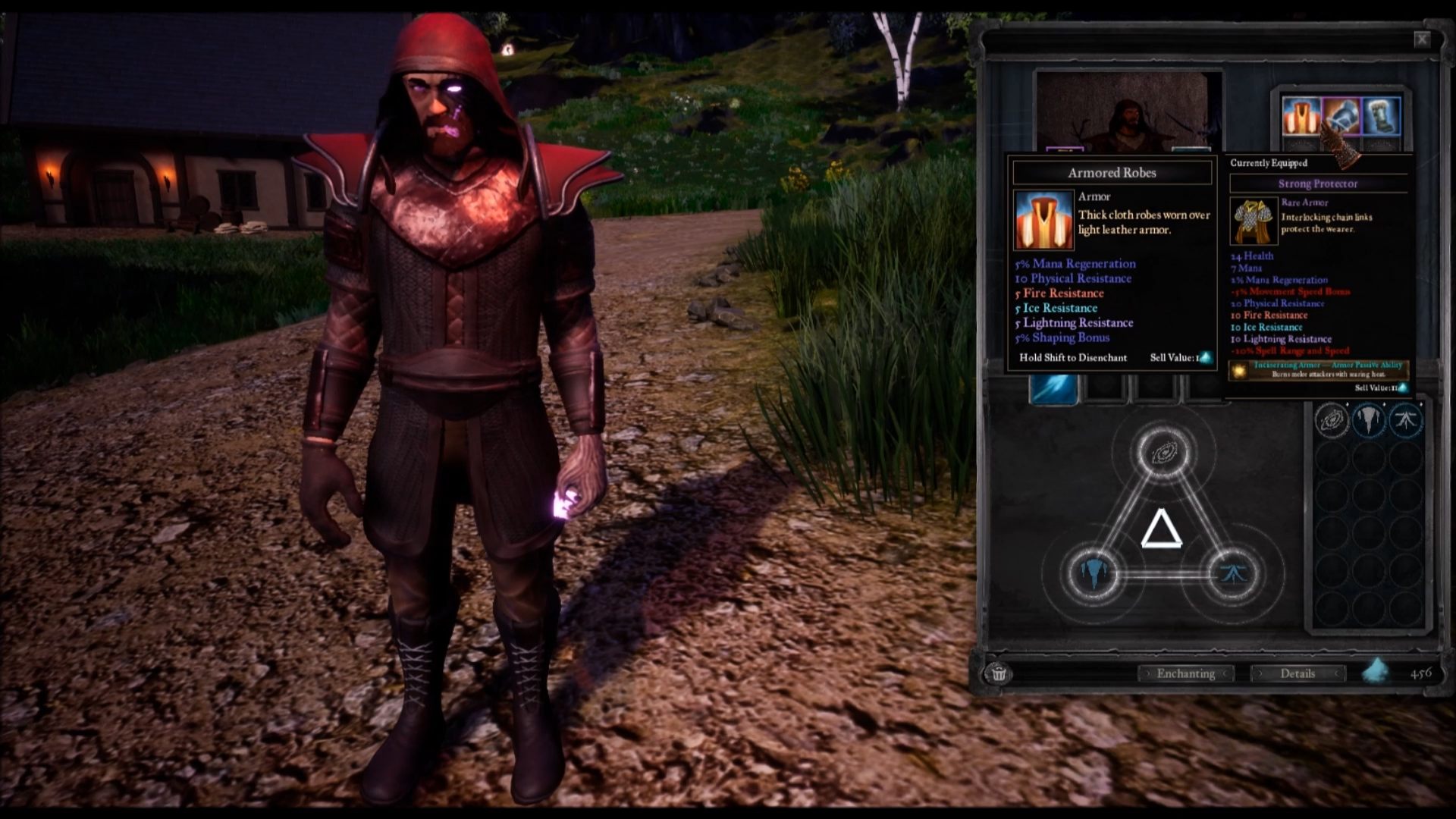Show the Details view
The image size is (1456, 819).
click(1298, 673)
